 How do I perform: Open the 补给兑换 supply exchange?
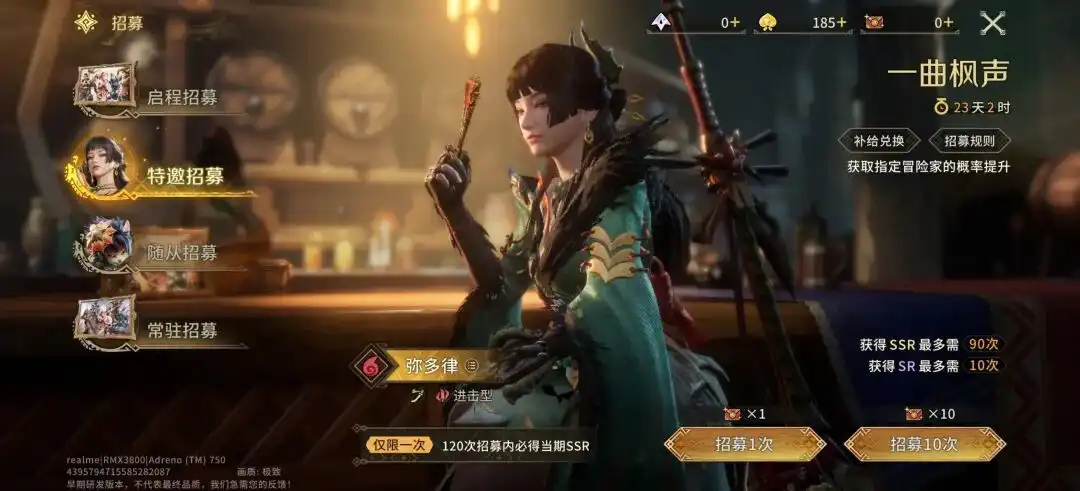878,141
